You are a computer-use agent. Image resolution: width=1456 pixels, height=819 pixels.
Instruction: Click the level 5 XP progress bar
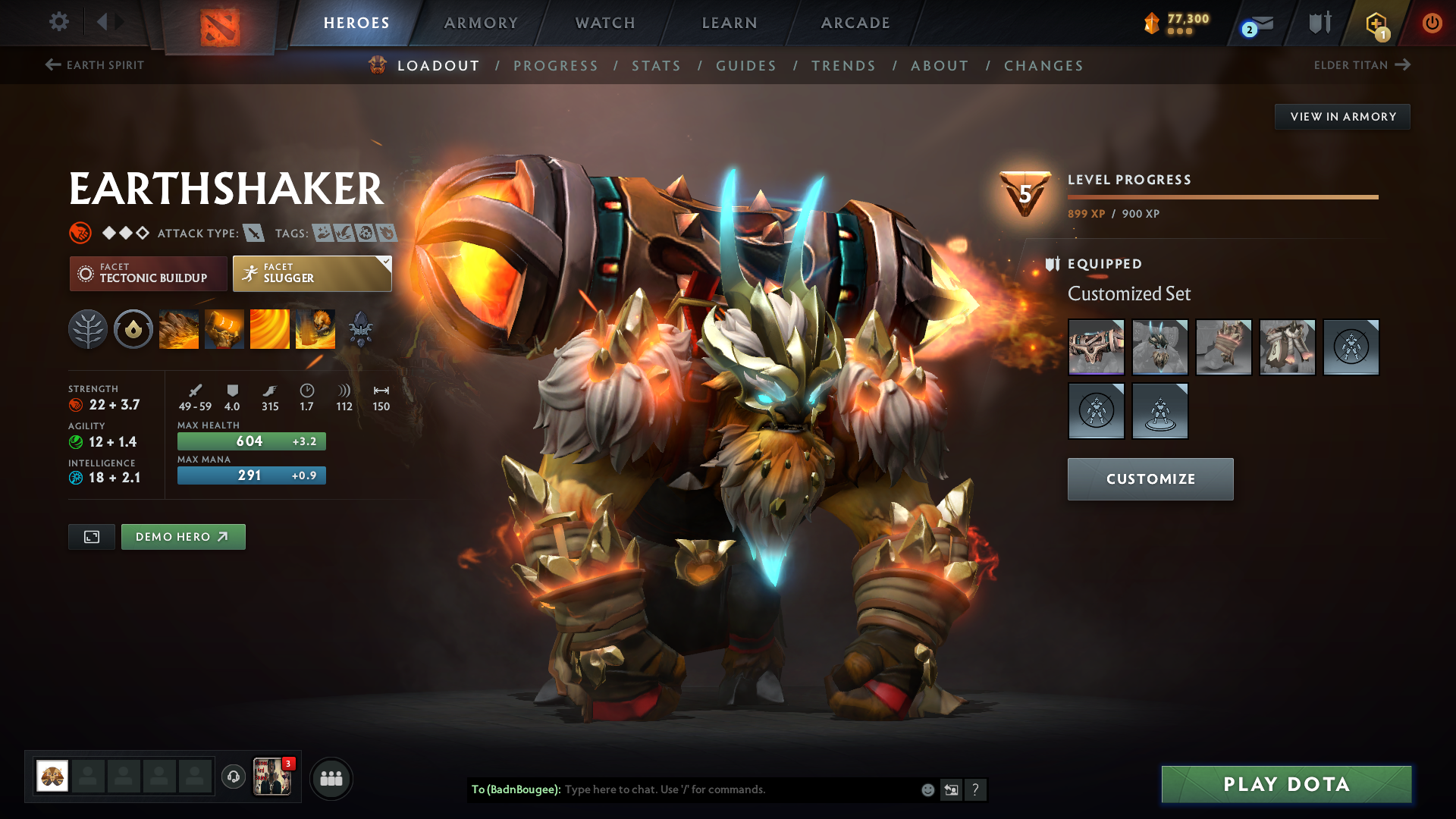[x=1222, y=196]
